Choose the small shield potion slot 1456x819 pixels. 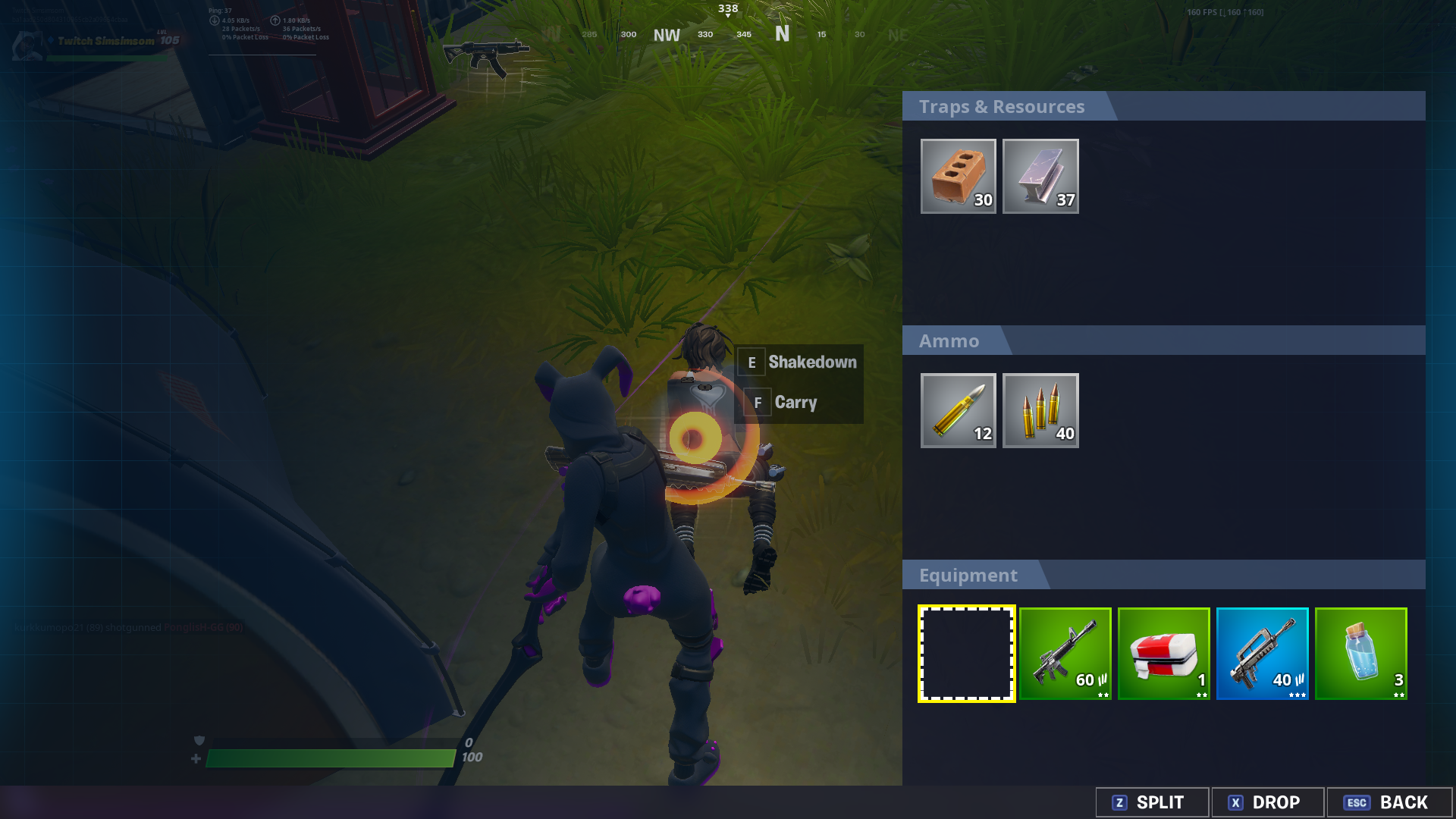pyautogui.click(x=1360, y=654)
